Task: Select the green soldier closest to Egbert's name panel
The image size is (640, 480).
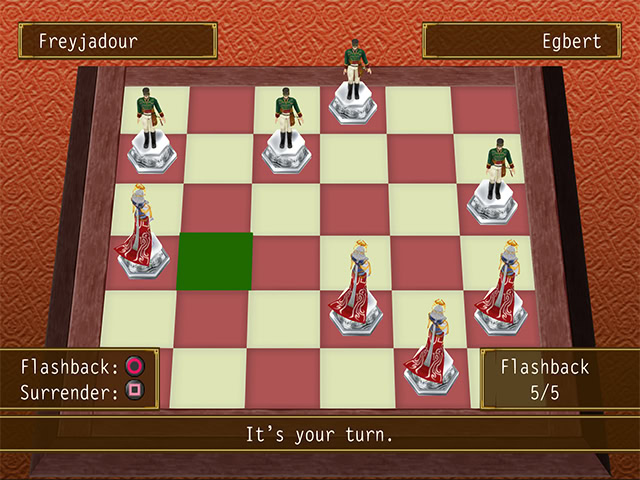Action: click(x=495, y=185)
